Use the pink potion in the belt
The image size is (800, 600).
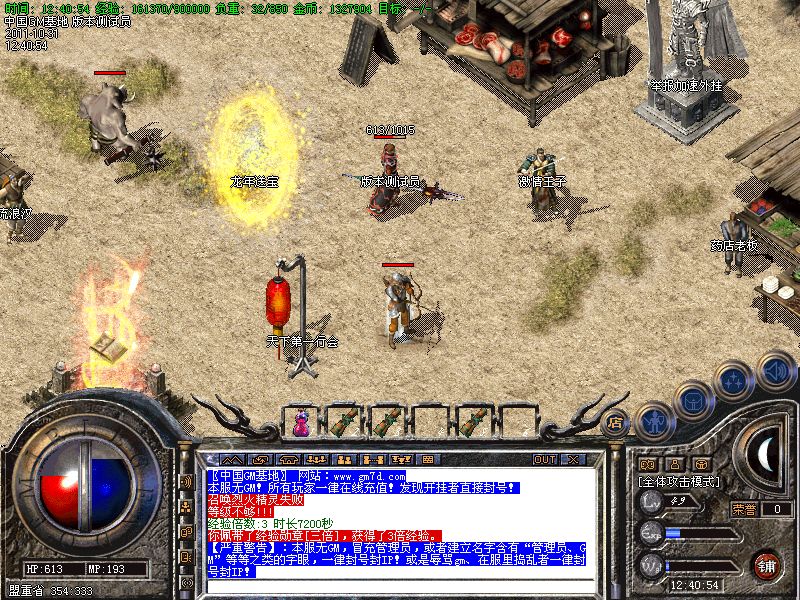(x=300, y=423)
